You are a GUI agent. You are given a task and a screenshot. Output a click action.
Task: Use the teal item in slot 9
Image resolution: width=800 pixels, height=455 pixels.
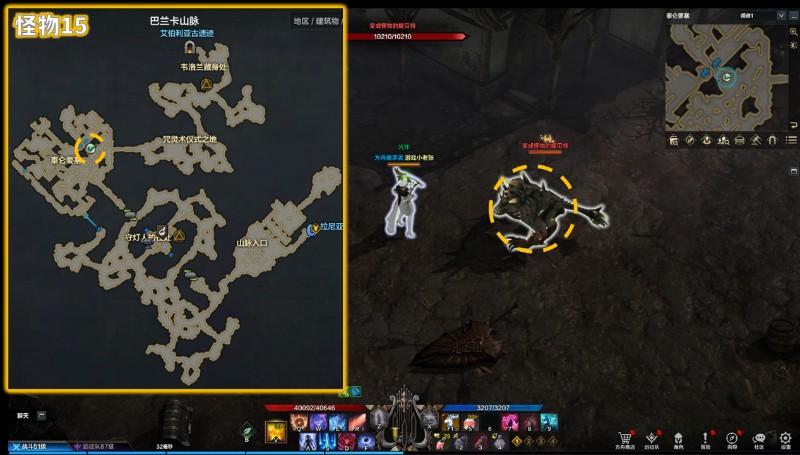pyautogui.click(x=548, y=423)
